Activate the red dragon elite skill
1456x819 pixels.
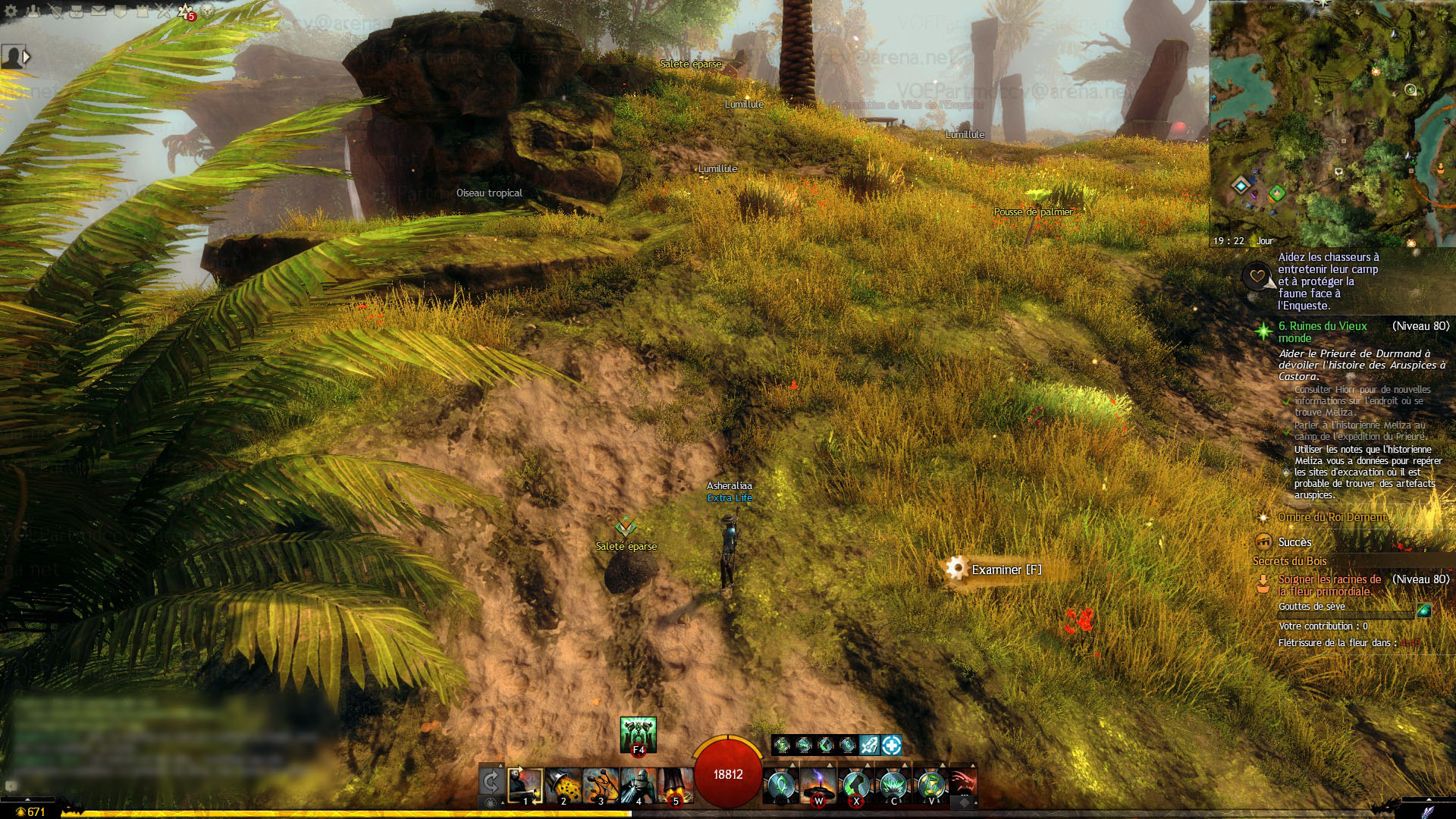pos(963,784)
